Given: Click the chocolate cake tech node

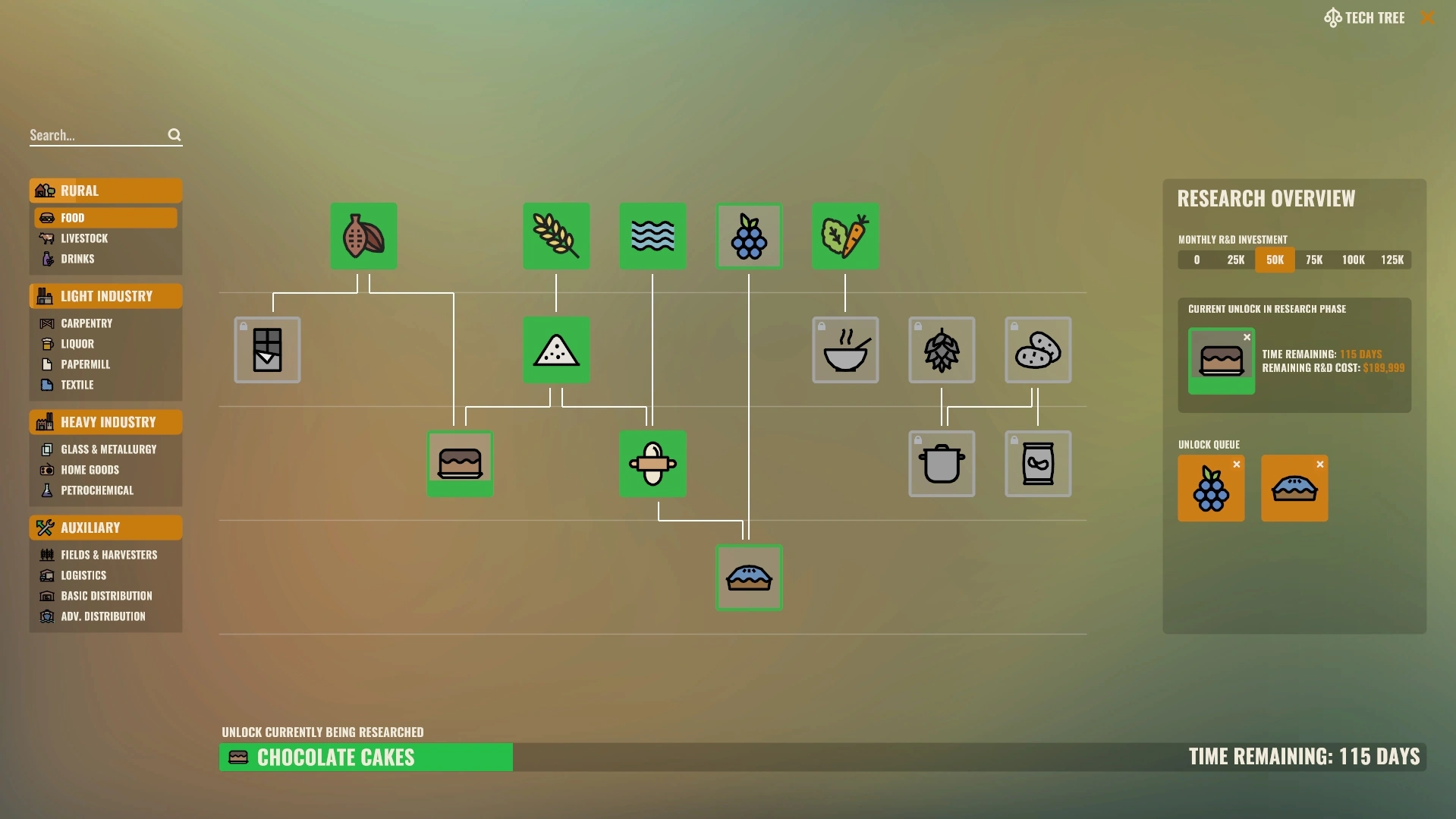Looking at the screenshot, I should click(460, 464).
